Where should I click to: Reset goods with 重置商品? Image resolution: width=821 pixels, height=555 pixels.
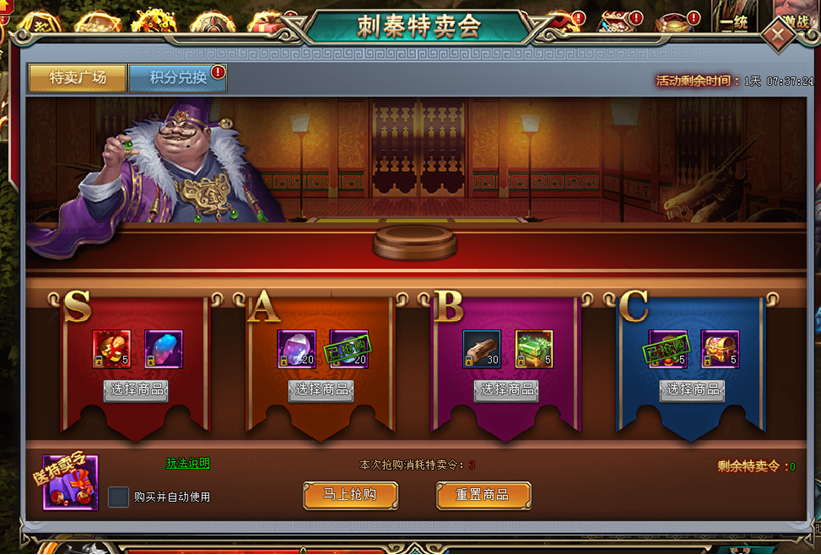tap(483, 495)
